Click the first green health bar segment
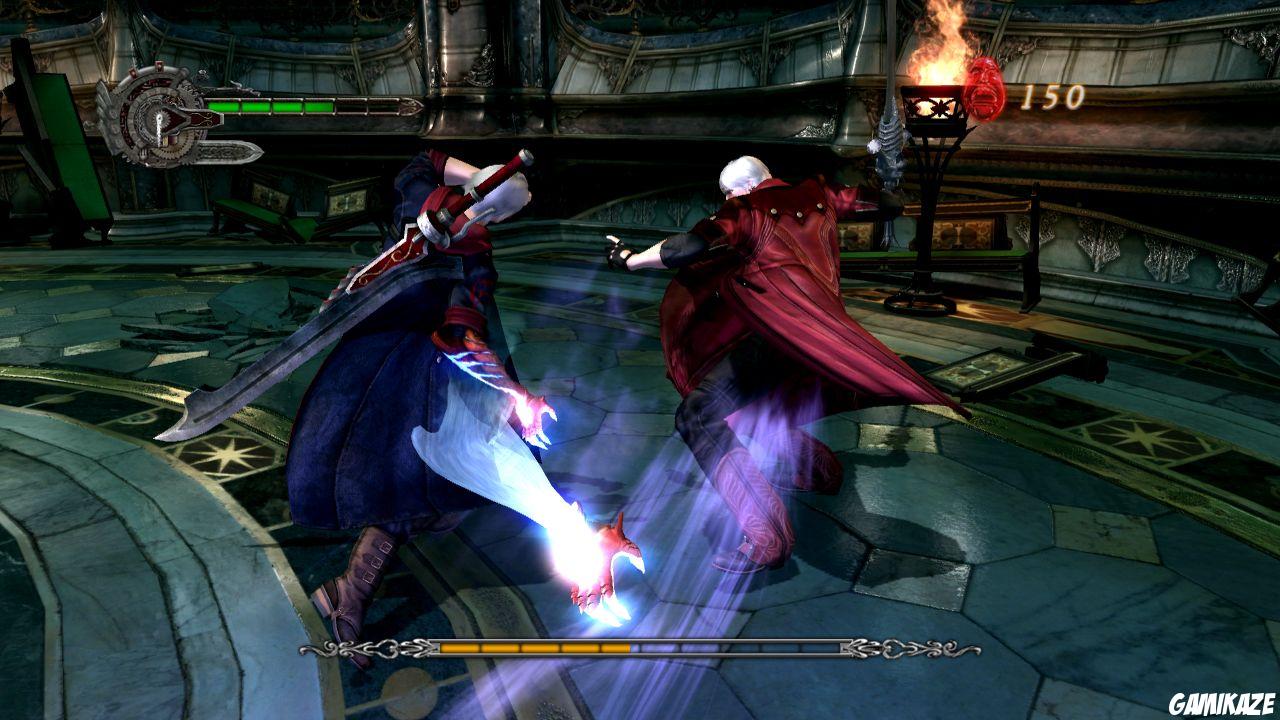 point(225,105)
